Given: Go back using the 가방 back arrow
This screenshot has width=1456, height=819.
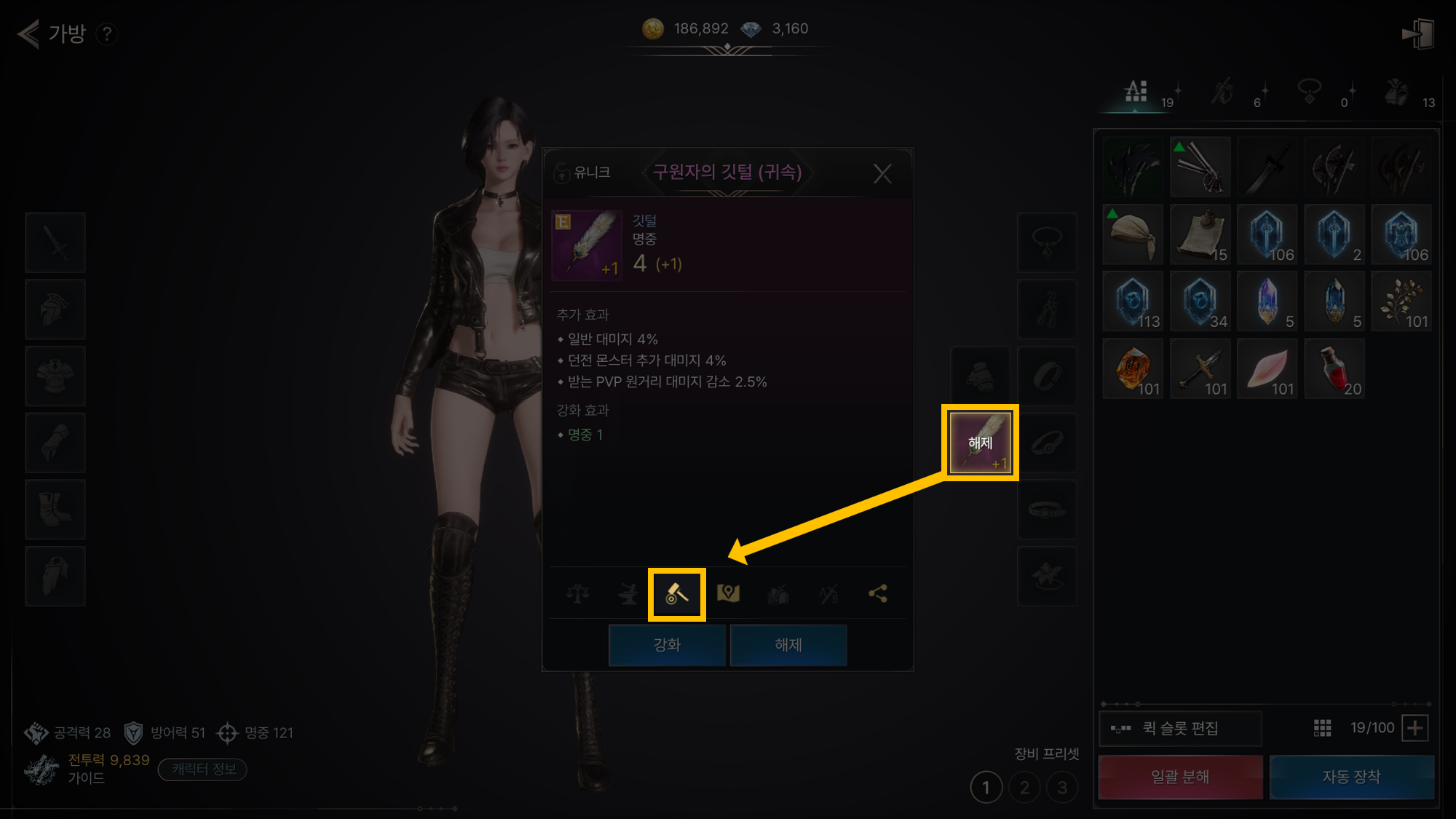Looking at the screenshot, I should pos(29,33).
